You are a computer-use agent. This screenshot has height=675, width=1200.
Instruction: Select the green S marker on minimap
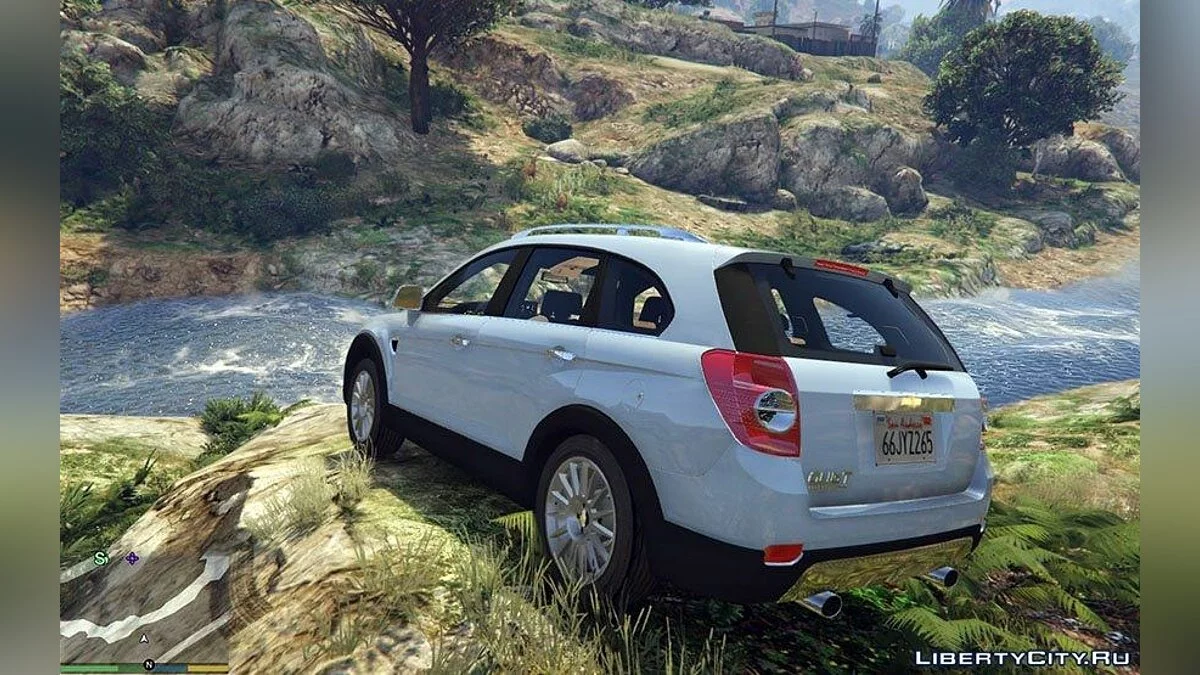coord(100,559)
